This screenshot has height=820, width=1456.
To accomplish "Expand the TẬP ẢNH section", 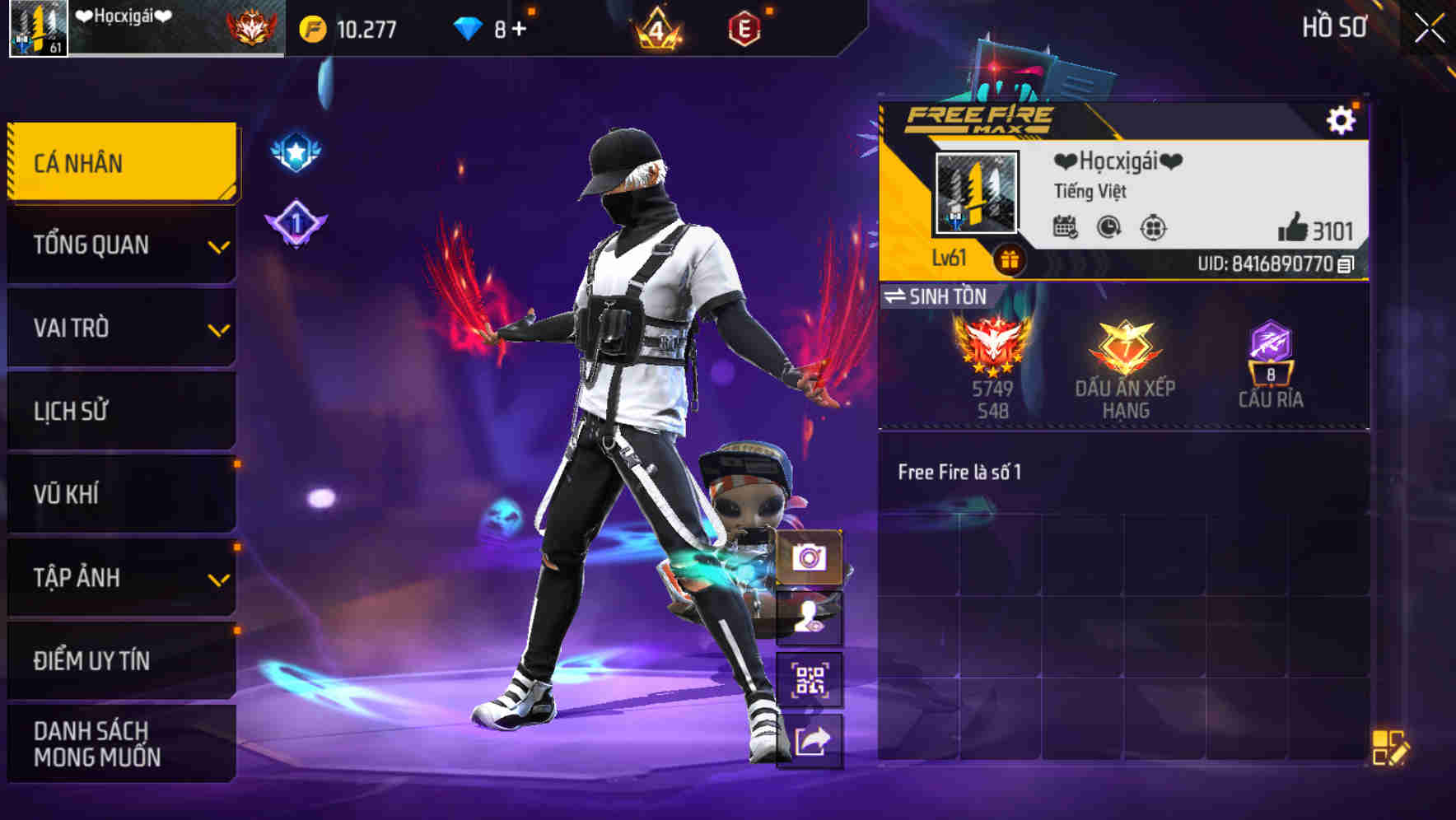I will pos(121,578).
